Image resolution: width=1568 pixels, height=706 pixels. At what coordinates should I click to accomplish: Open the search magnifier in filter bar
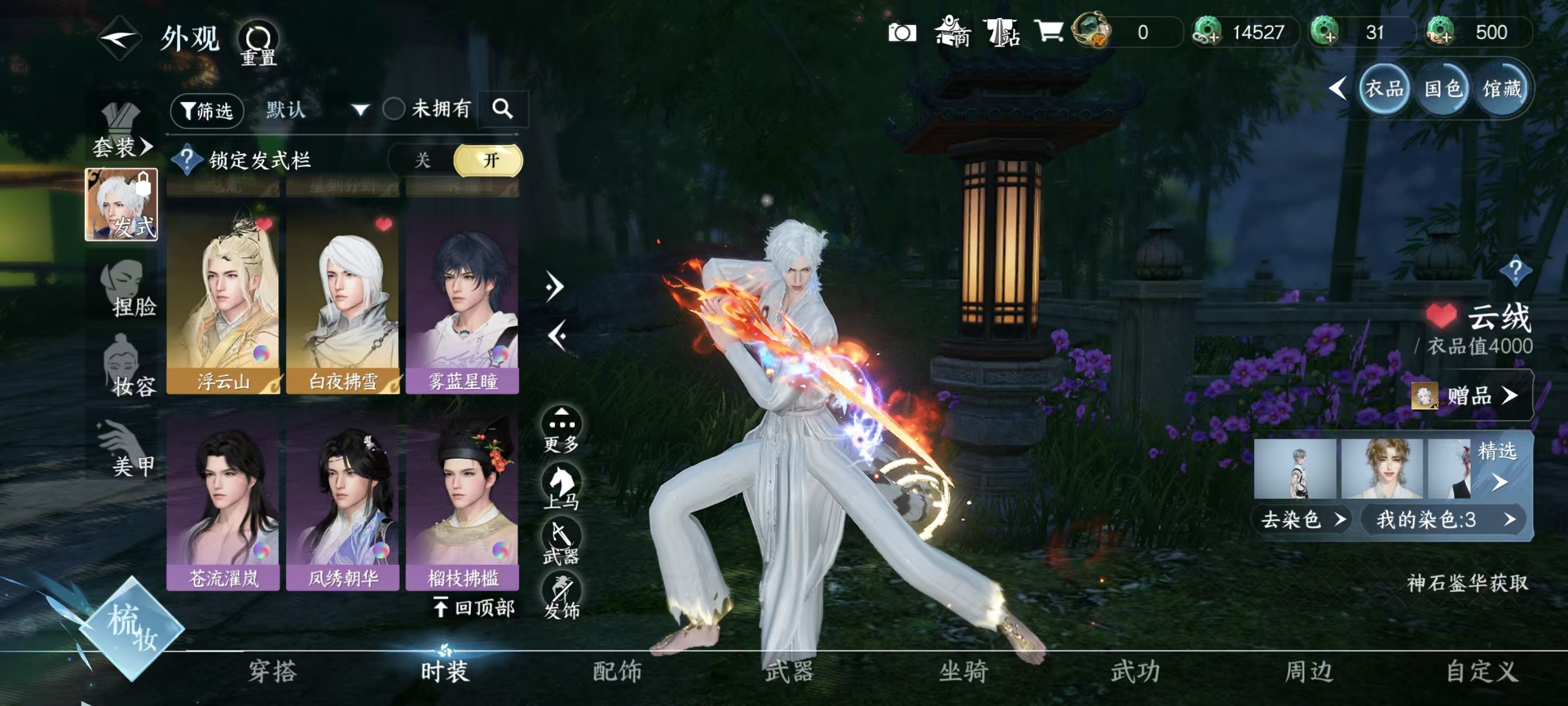(x=503, y=110)
